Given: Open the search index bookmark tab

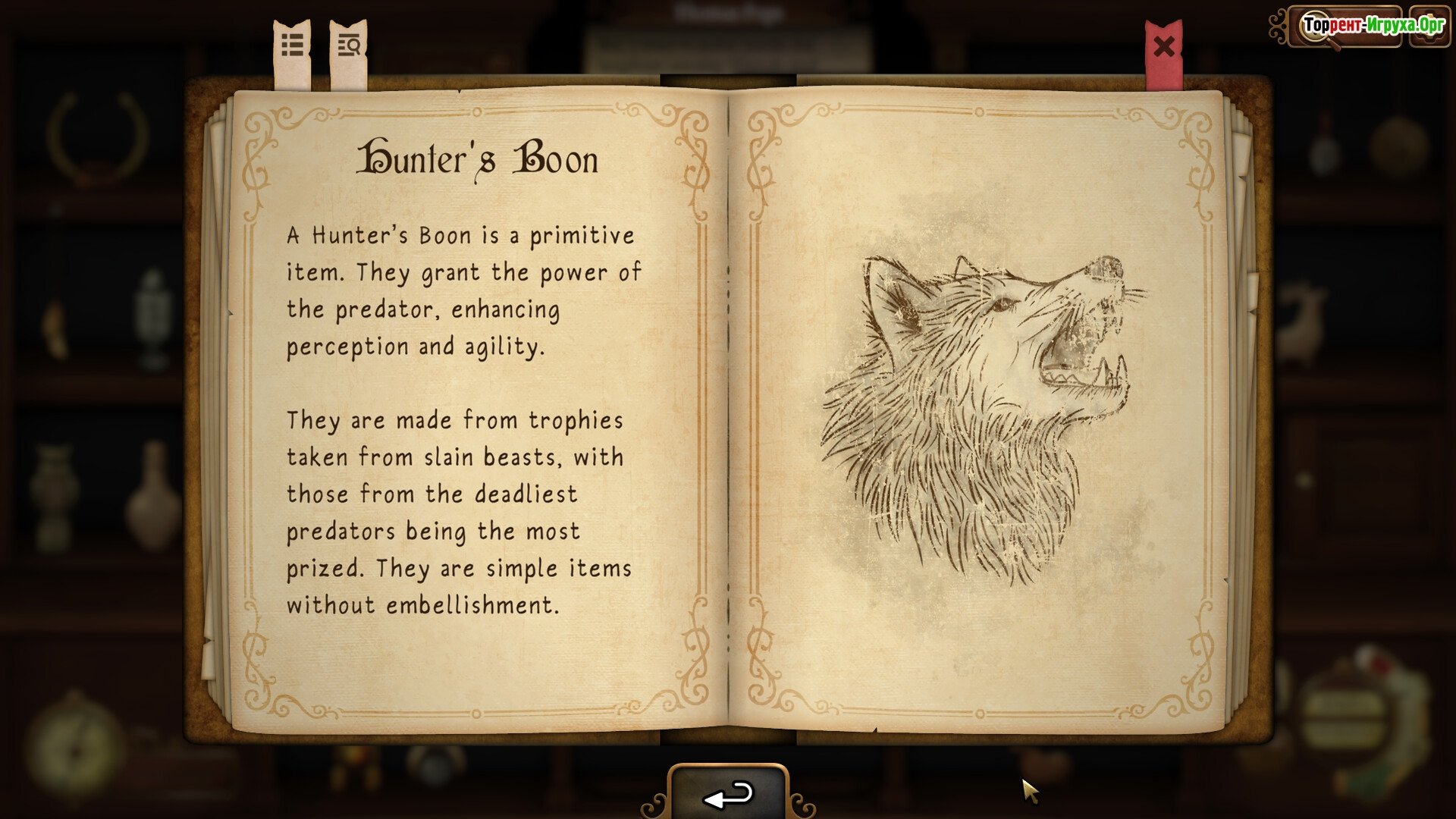Looking at the screenshot, I should (x=349, y=47).
